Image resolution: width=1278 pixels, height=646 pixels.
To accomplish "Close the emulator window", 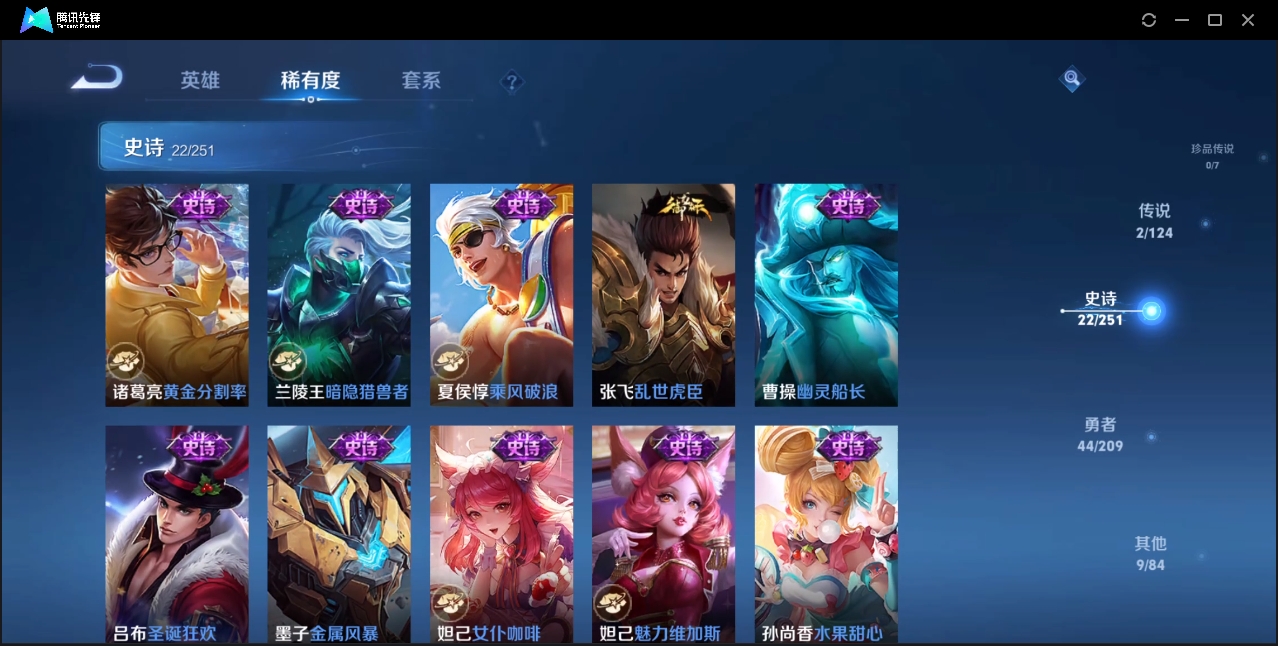I will point(1248,20).
